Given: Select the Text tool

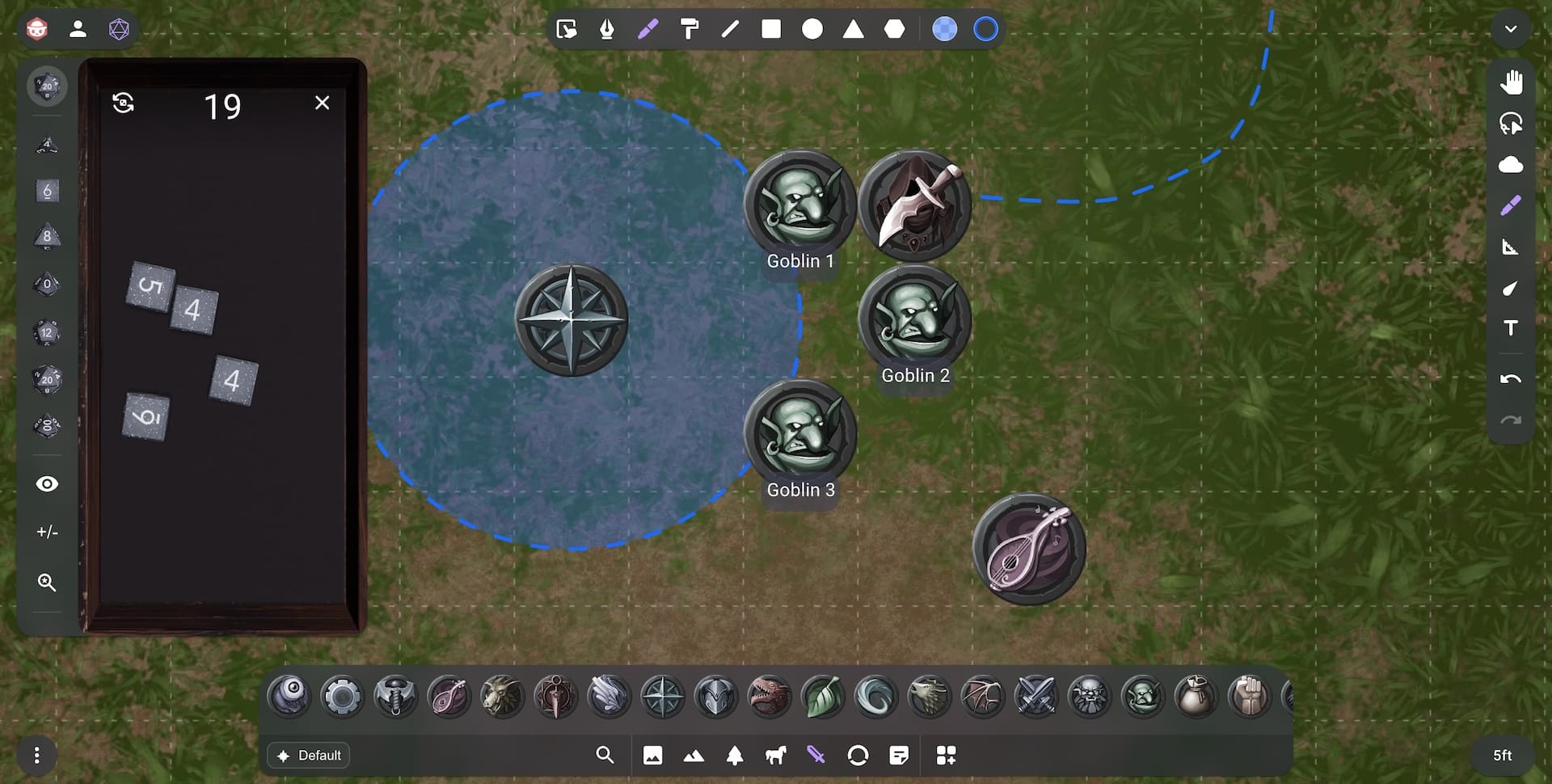Looking at the screenshot, I should pyautogui.click(x=1510, y=328).
